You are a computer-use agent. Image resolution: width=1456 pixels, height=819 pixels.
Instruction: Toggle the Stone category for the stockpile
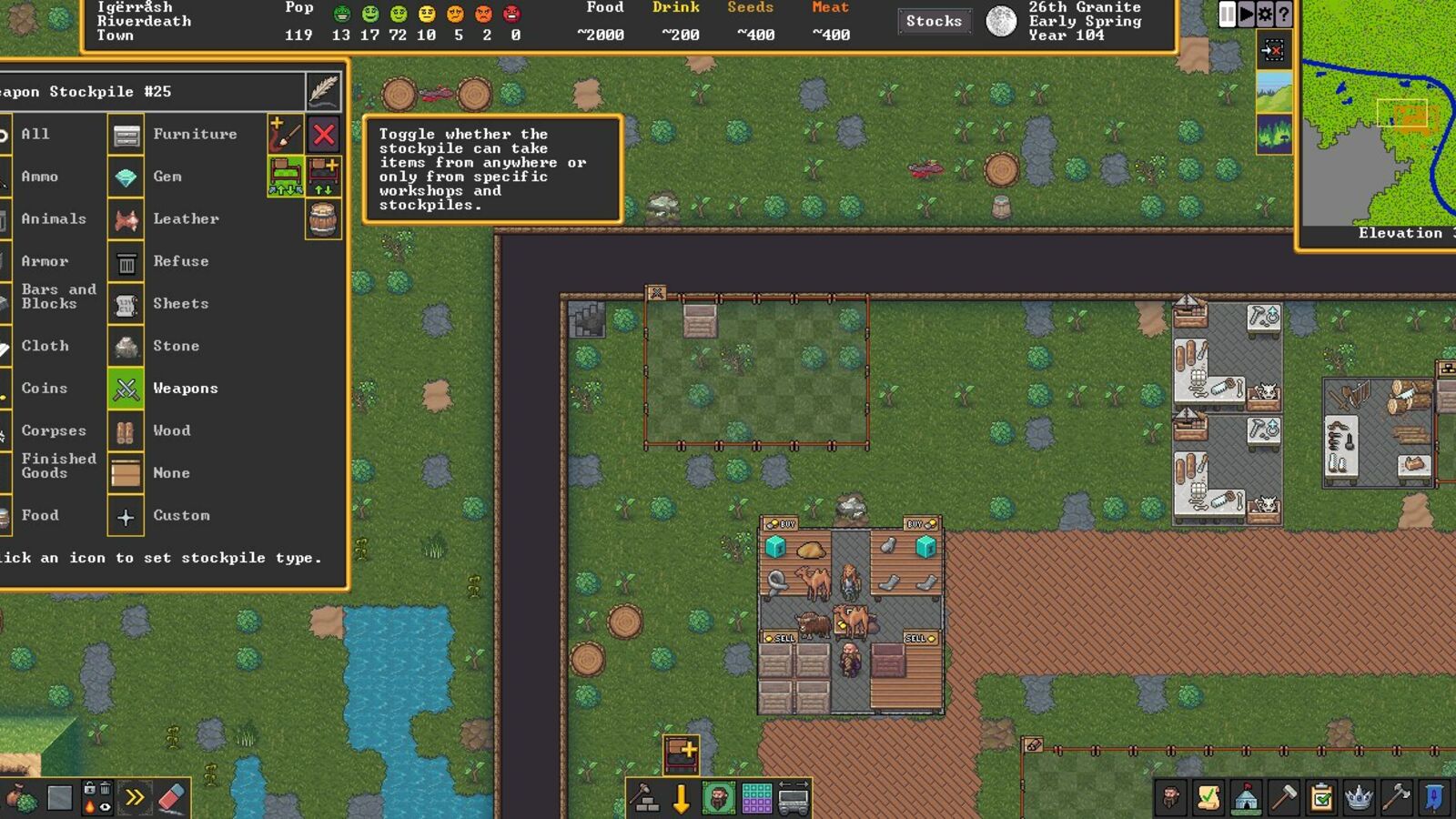[x=125, y=346]
